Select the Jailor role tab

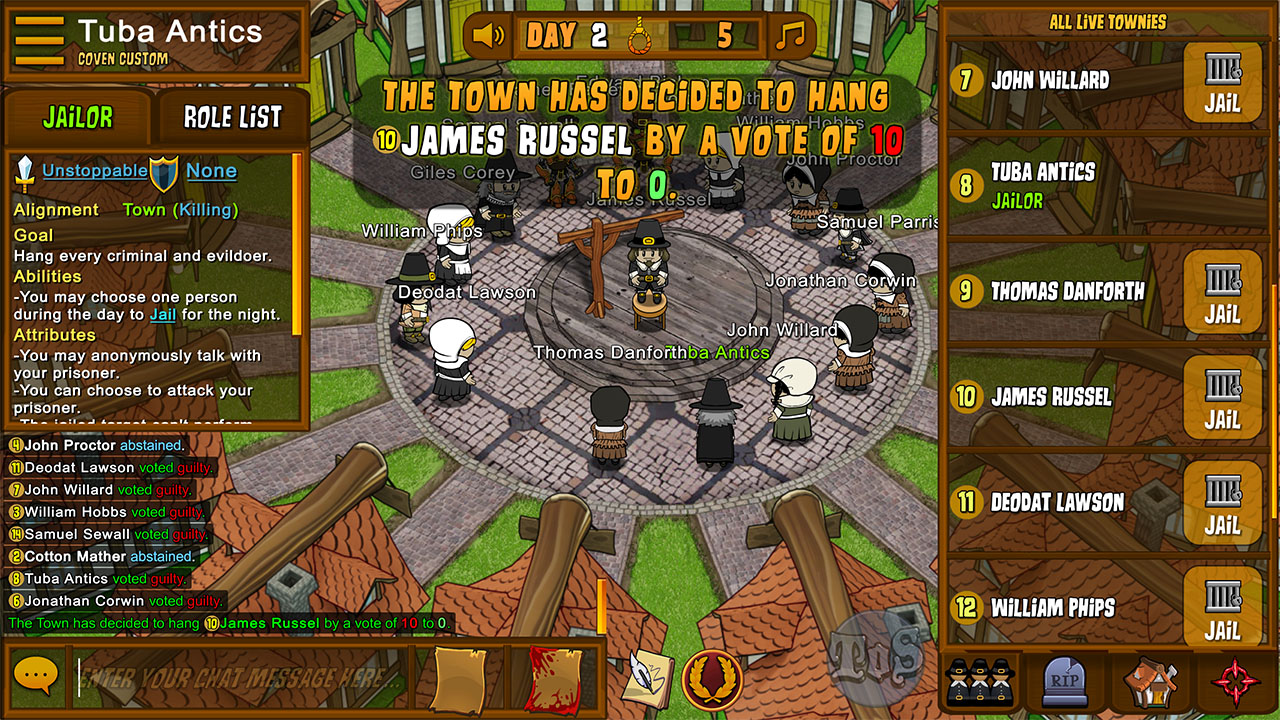click(x=78, y=118)
